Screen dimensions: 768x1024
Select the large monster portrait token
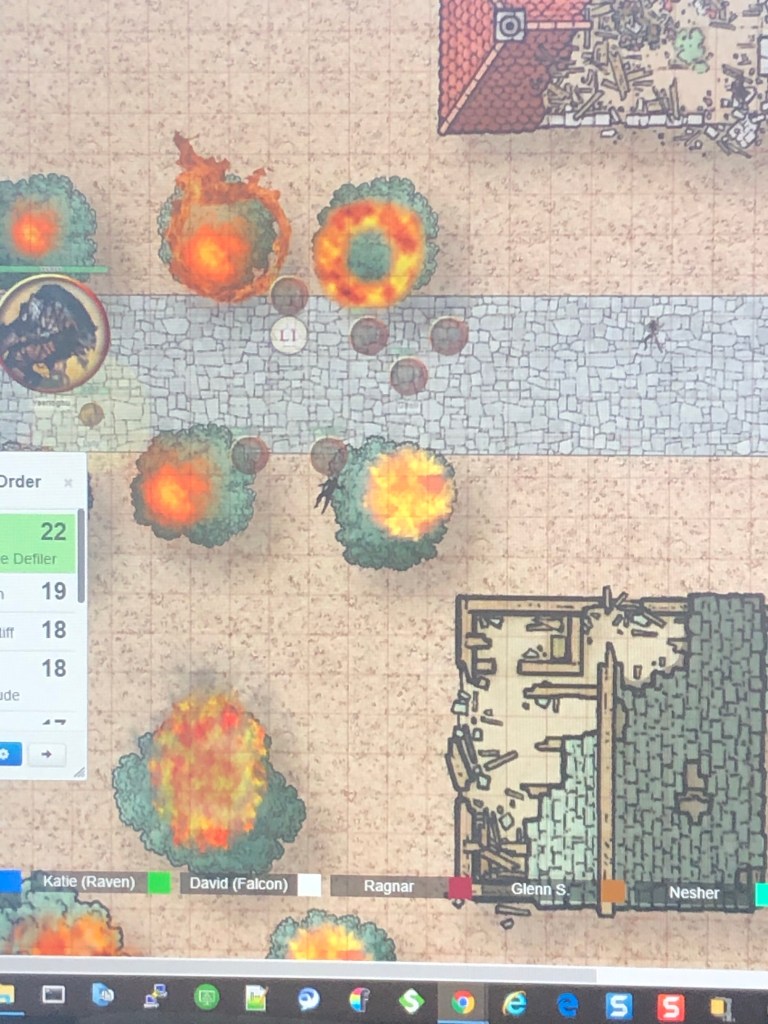tap(50, 334)
